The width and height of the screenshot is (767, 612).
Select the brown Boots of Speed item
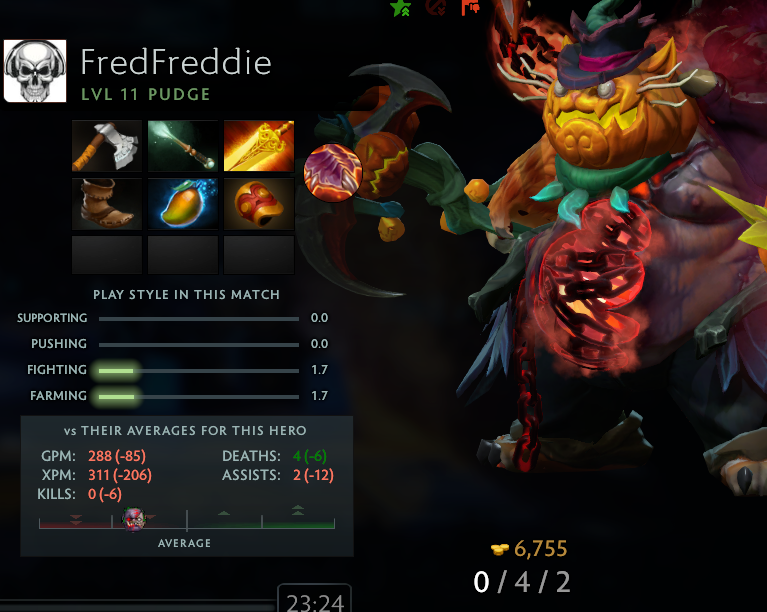coord(107,203)
